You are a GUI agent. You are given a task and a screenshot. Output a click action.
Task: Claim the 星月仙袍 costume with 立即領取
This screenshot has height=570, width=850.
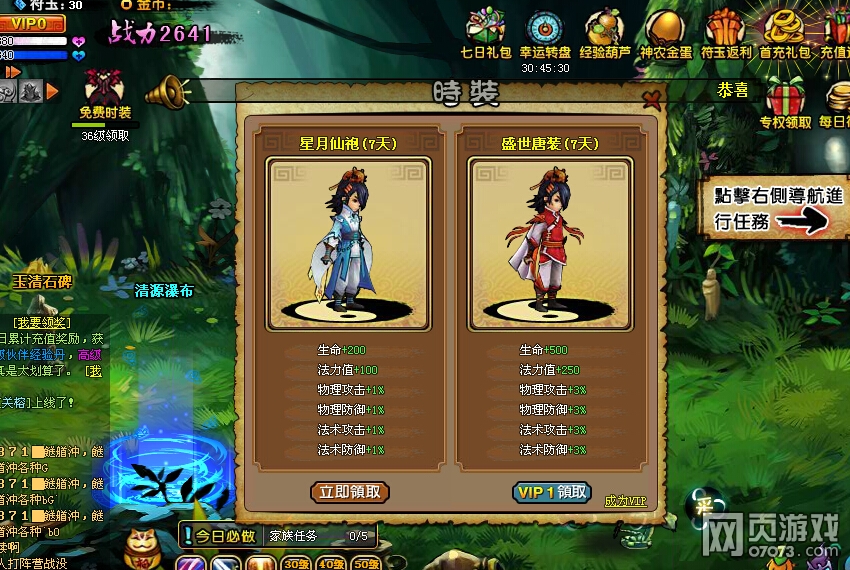point(349,492)
